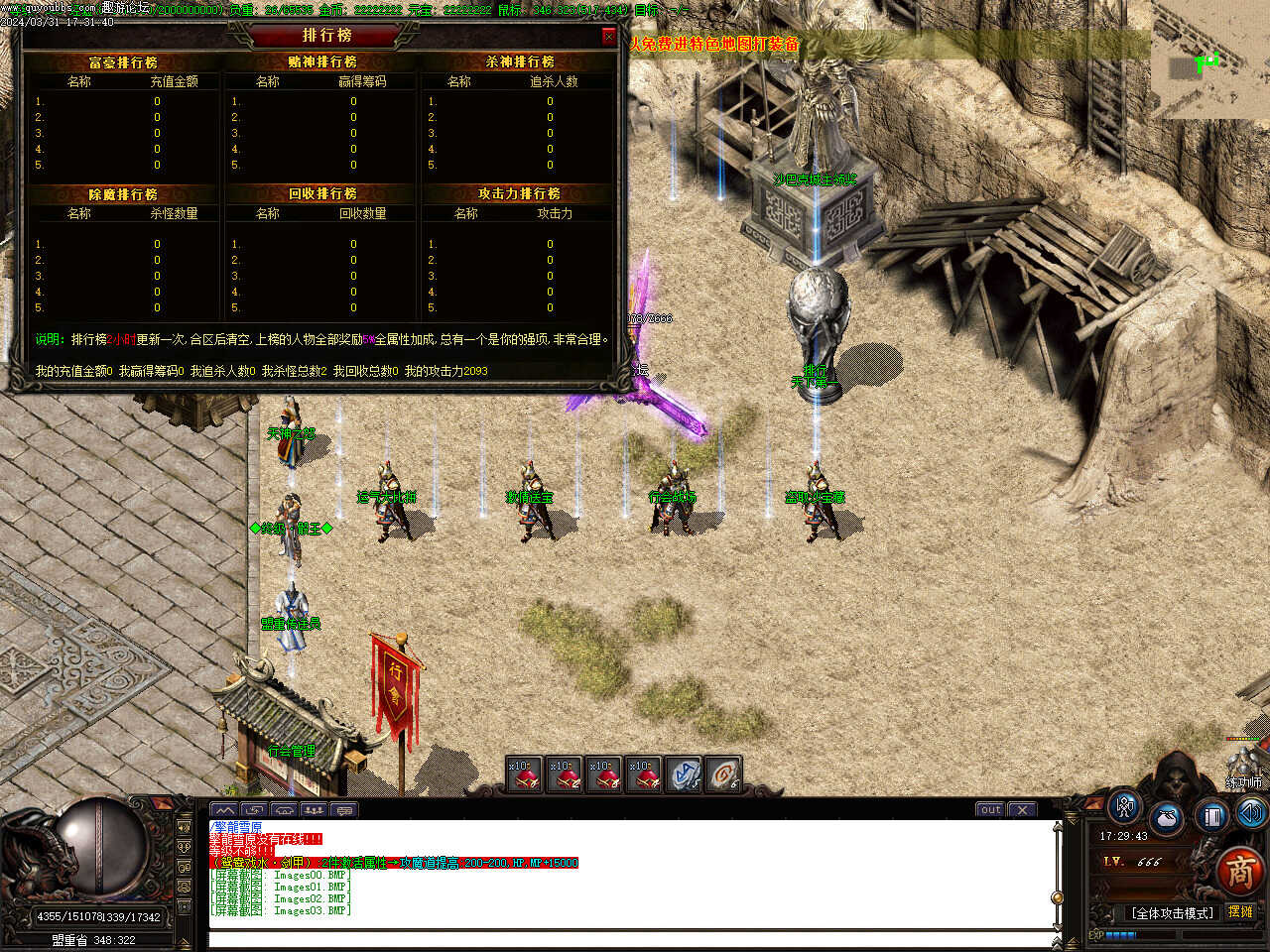Select the last chat channel tab
Screen dimensions: 1270x952
344,810
